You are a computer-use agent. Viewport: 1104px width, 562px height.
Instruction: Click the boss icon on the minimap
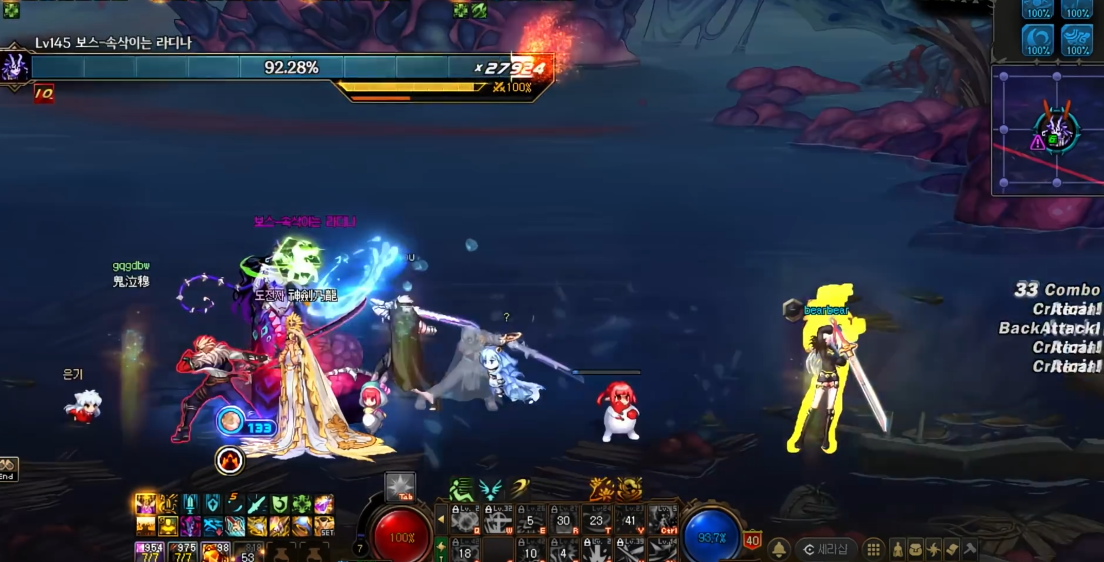pos(1056,127)
